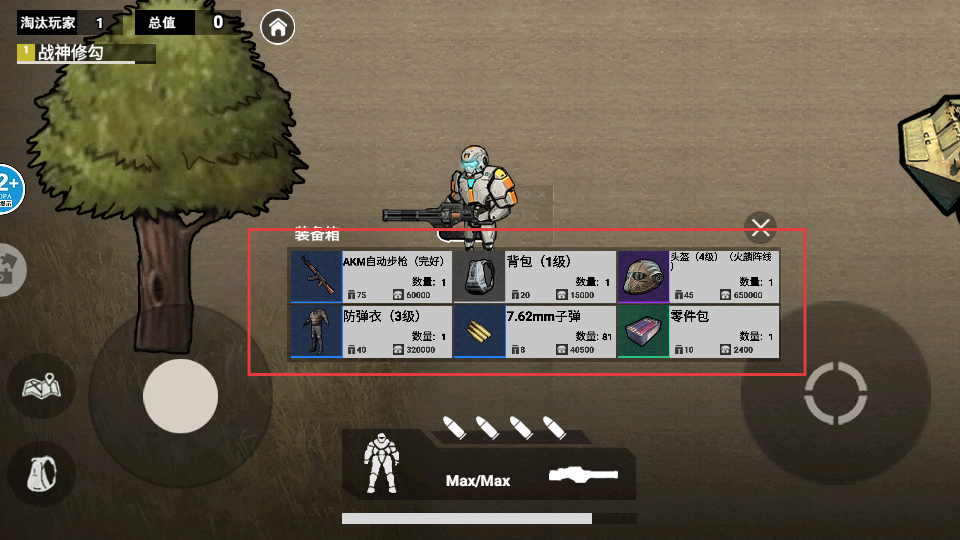Tap the home button

(x=277, y=27)
